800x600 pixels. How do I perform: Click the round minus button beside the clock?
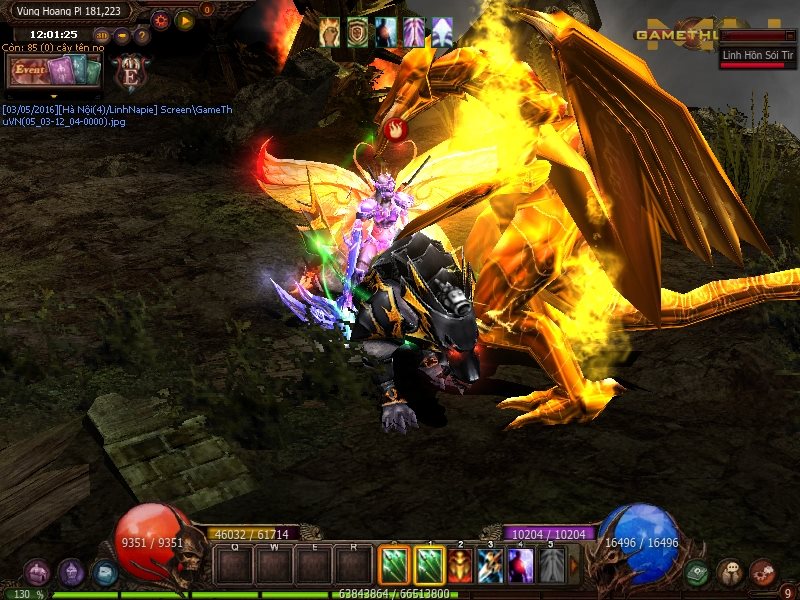pos(121,36)
